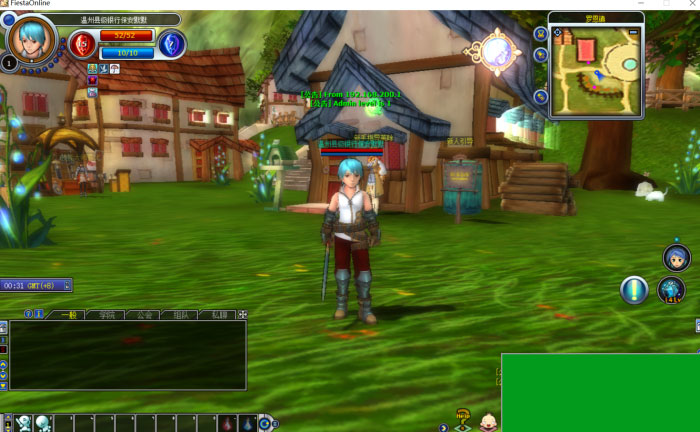Image resolution: width=700 pixels, height=432 pixels.
Task: Use the red HP stone
Action: point(82,43)
